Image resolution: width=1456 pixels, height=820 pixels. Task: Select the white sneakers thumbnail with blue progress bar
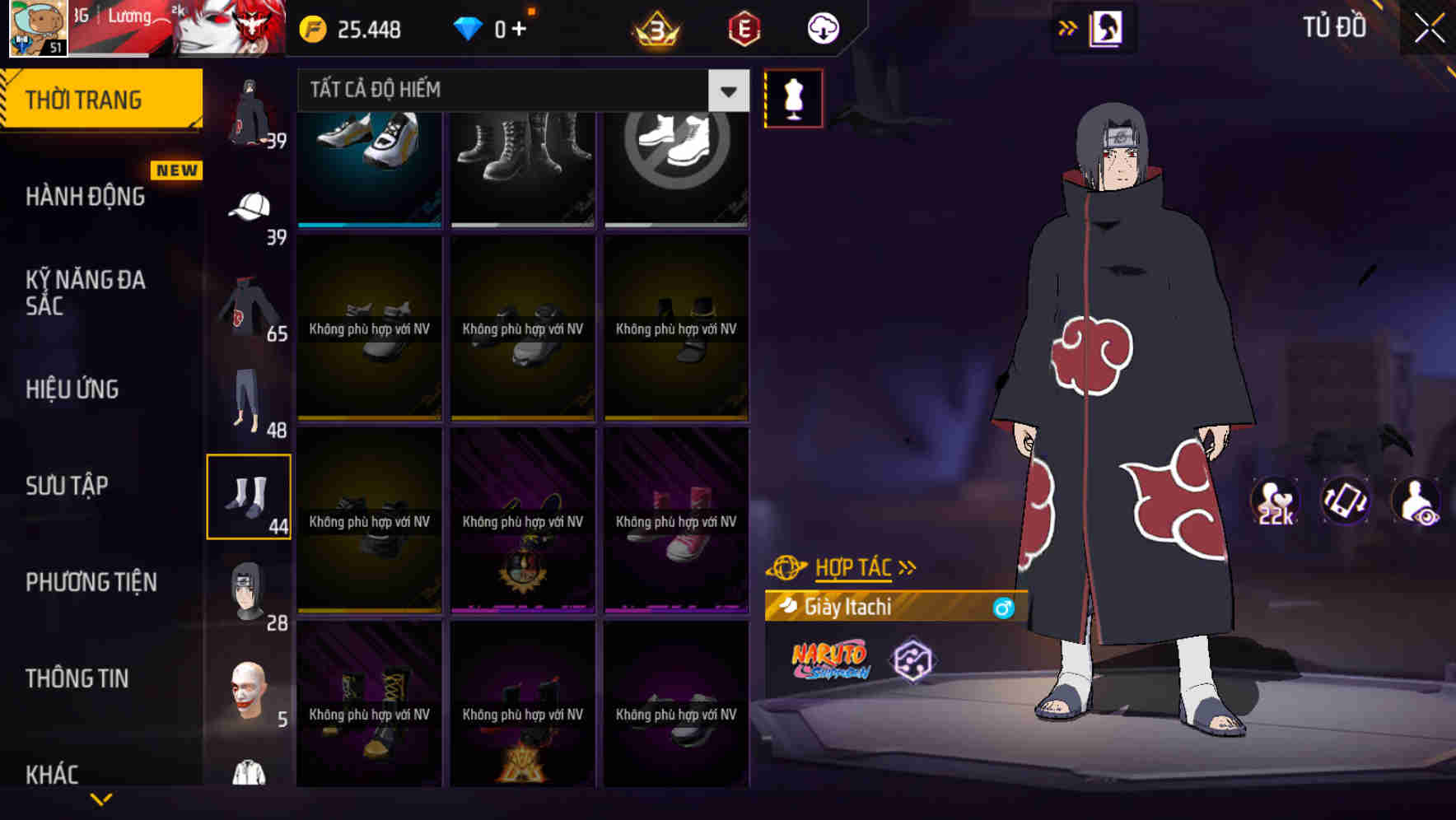(368, 165)
